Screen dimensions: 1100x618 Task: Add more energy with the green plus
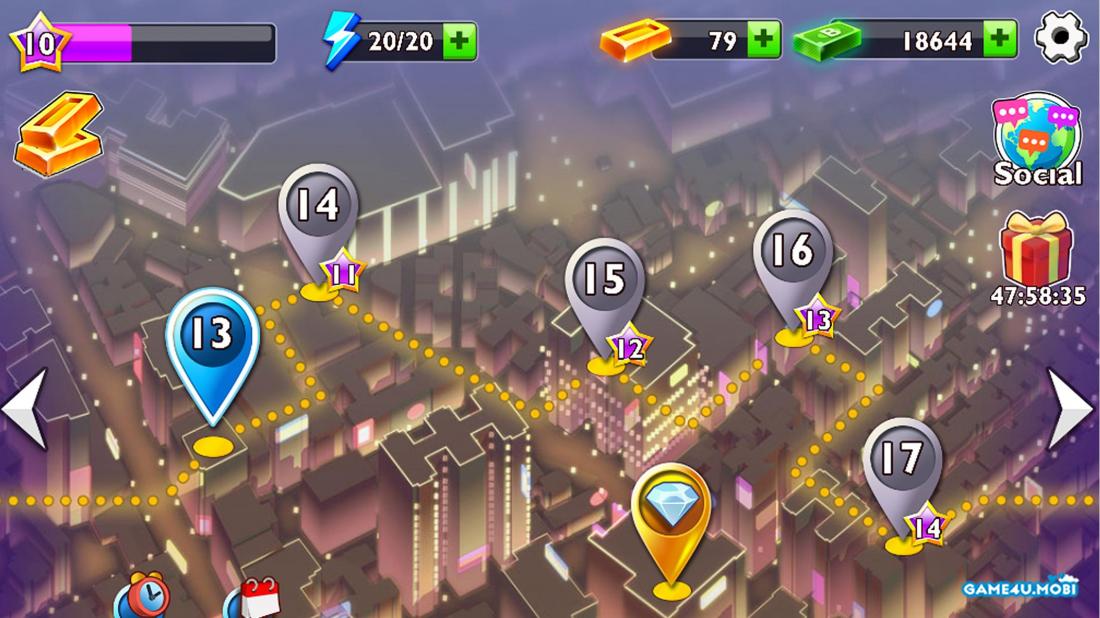(x=459, y=41)
